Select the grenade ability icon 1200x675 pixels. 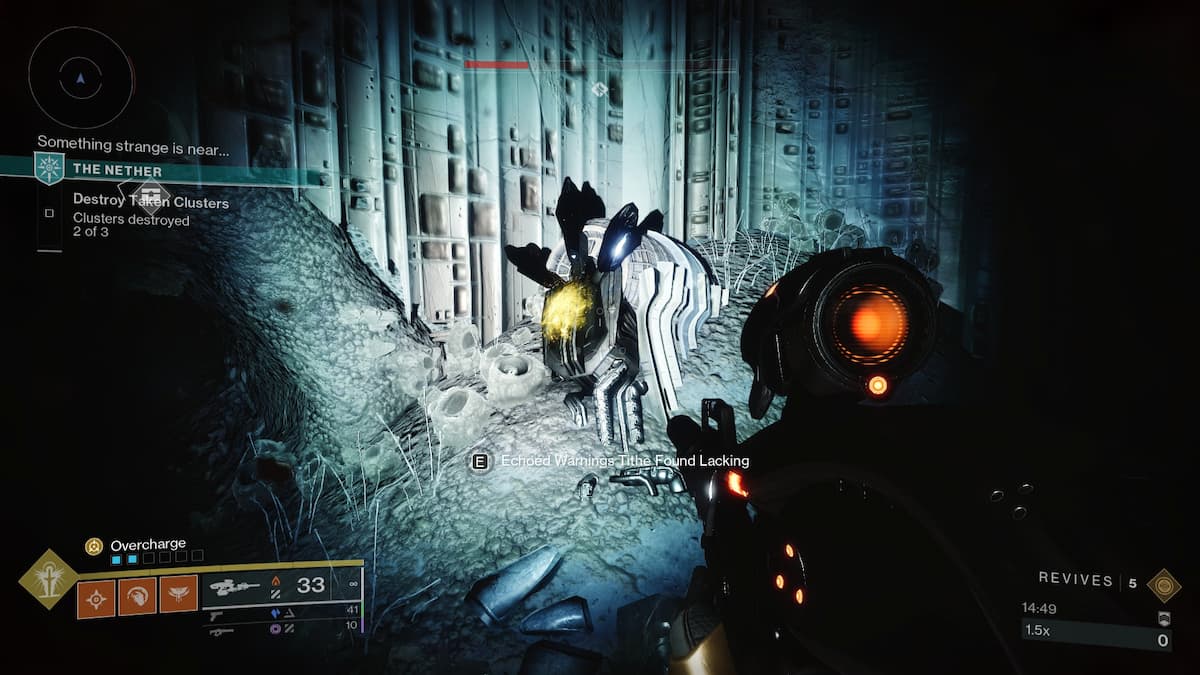(x=97, y=597)
